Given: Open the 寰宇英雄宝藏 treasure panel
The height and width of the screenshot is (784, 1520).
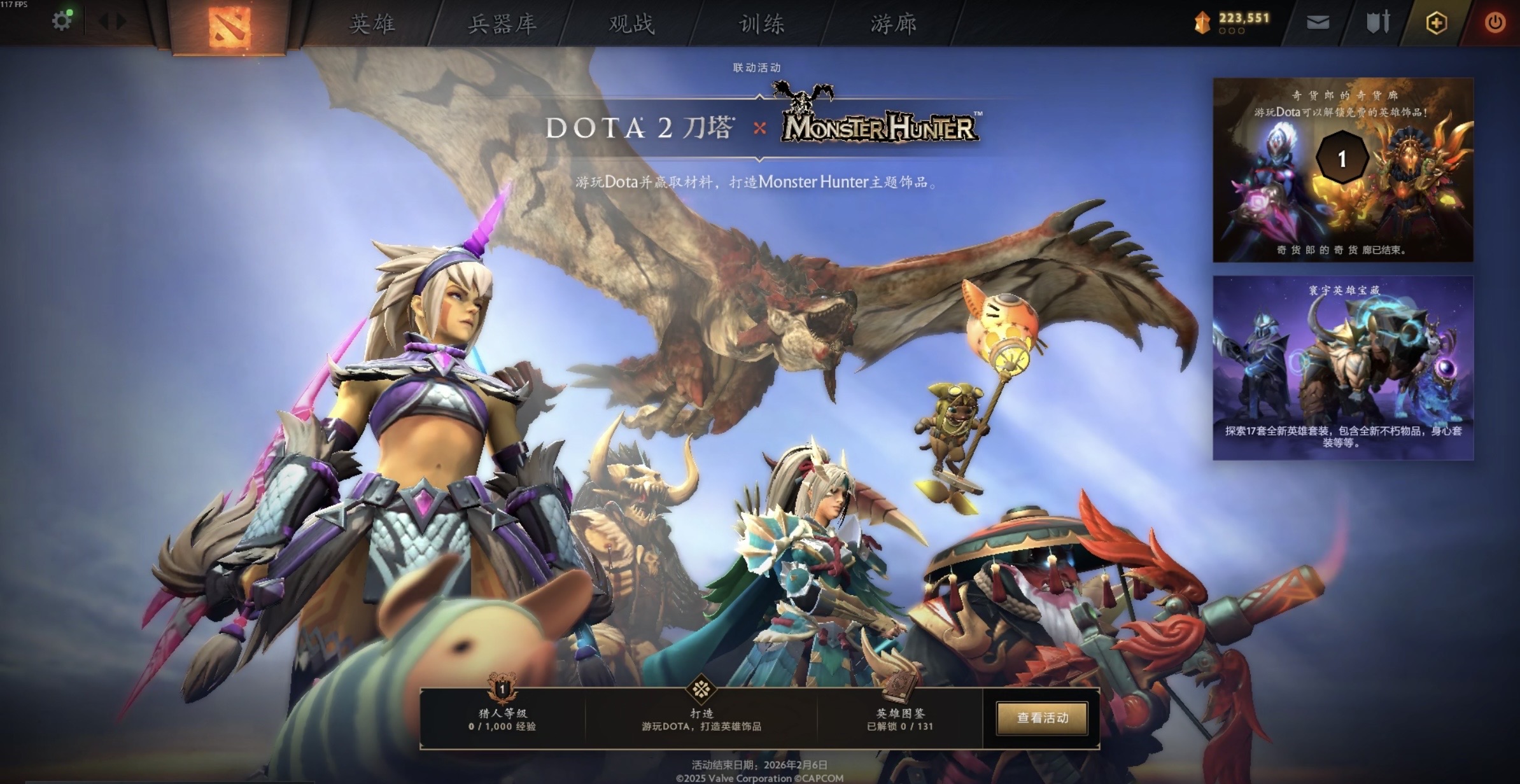Looking at the screenshot, I should [1342, 367].
